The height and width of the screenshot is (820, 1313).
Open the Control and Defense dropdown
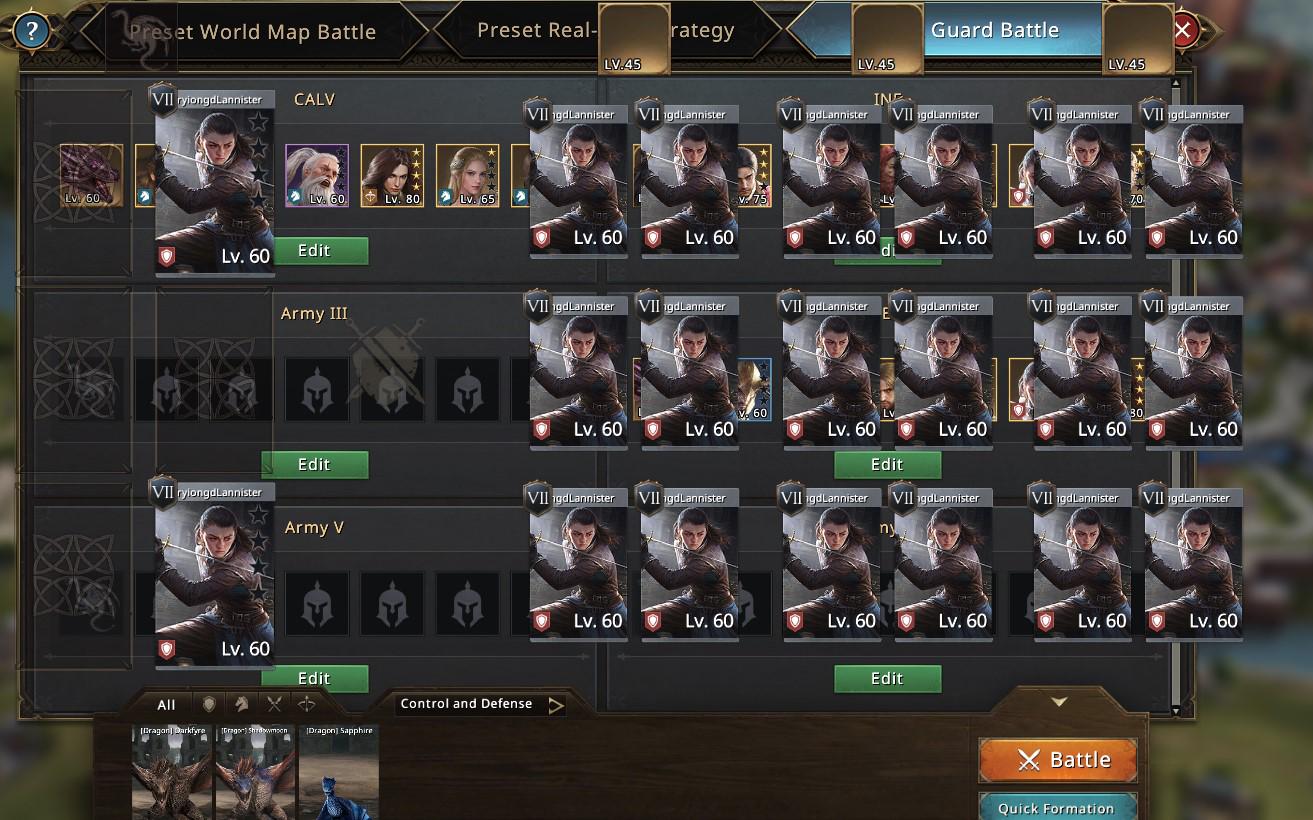click(x=480, y=705)
